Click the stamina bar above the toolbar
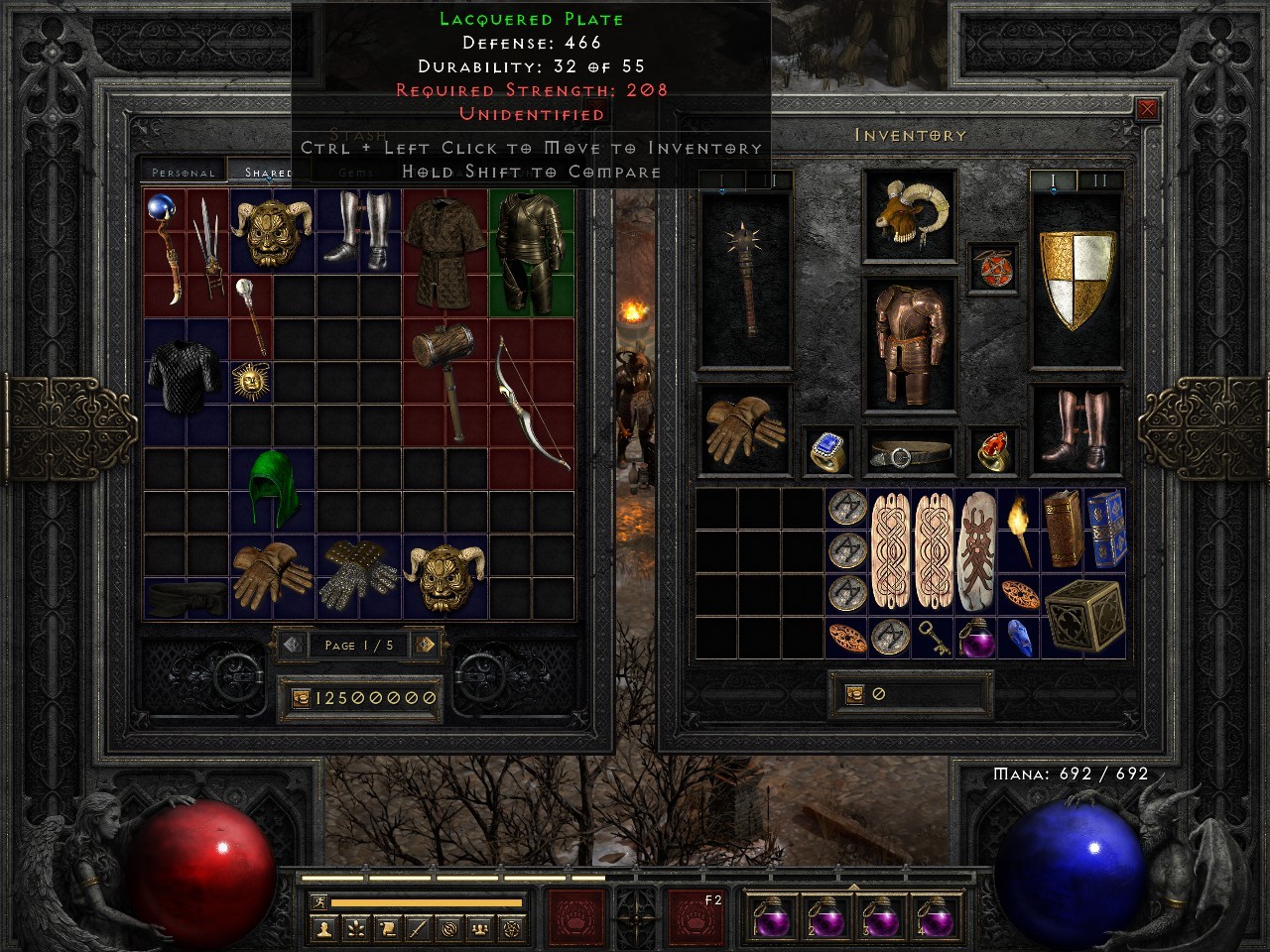The image size is (1270, 952). [x=427, y=902]
